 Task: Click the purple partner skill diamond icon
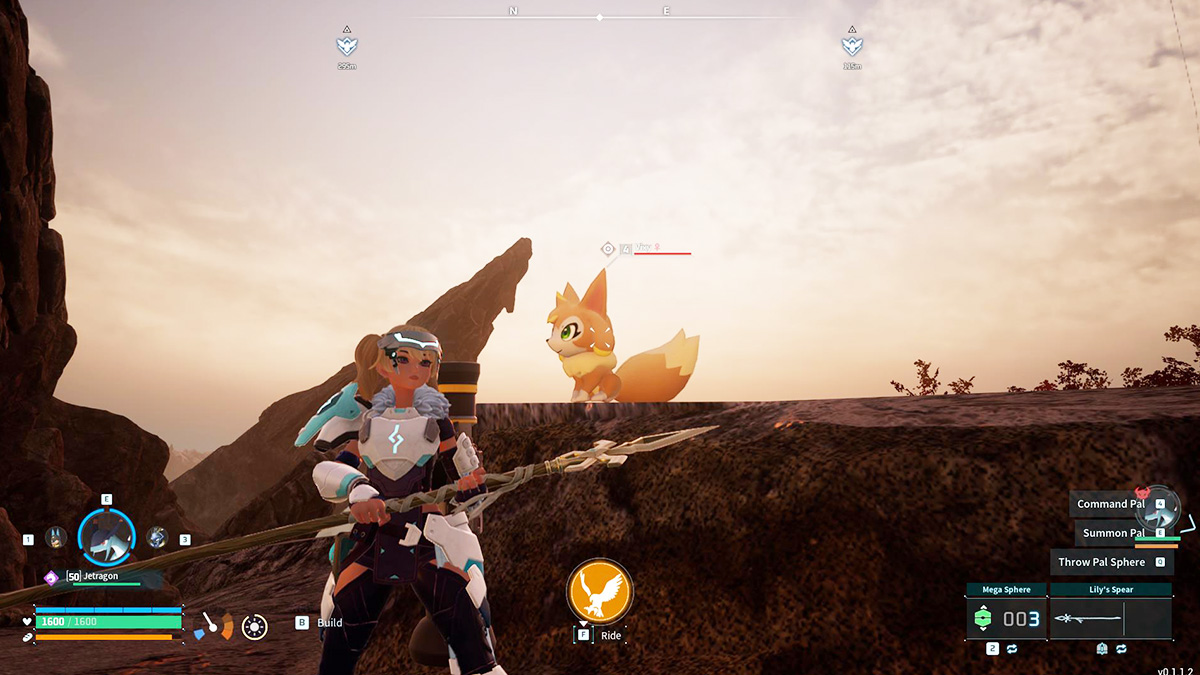point(51,577)
